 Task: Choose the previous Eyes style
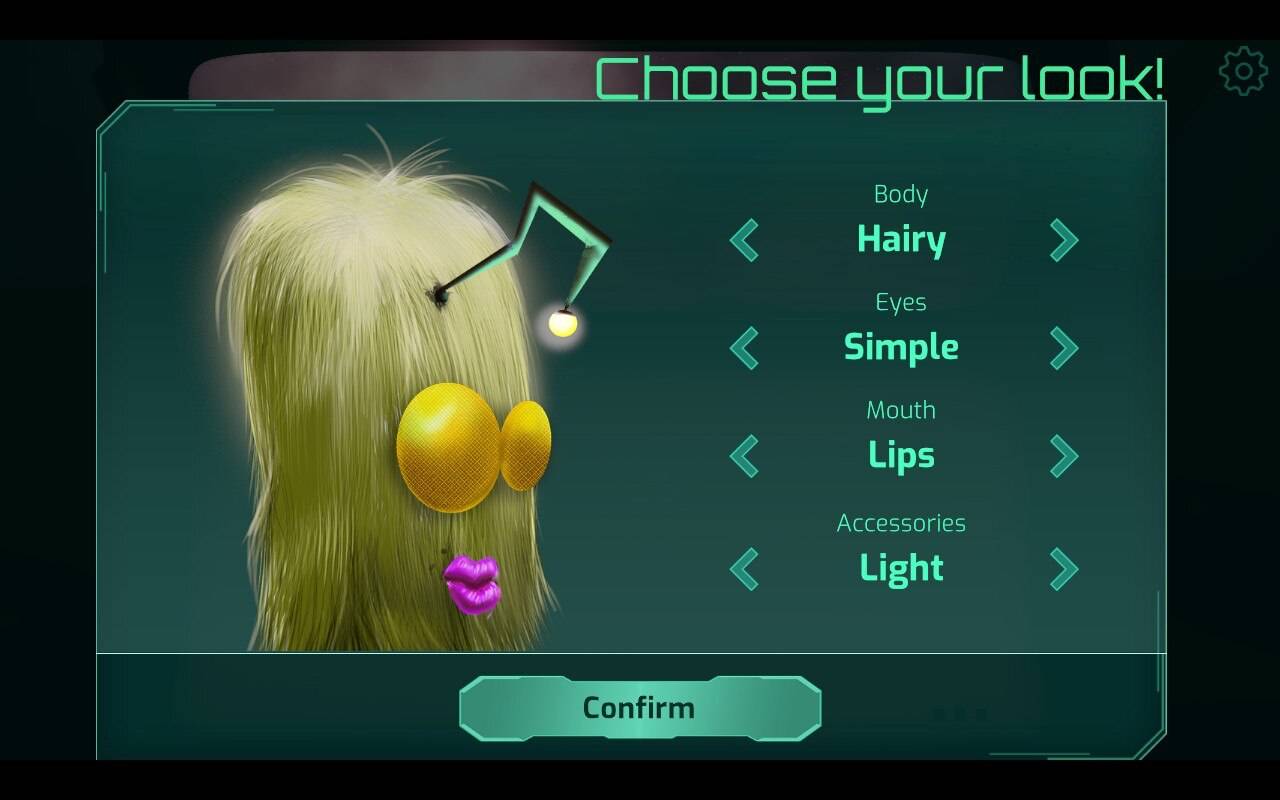coord(745,348)
